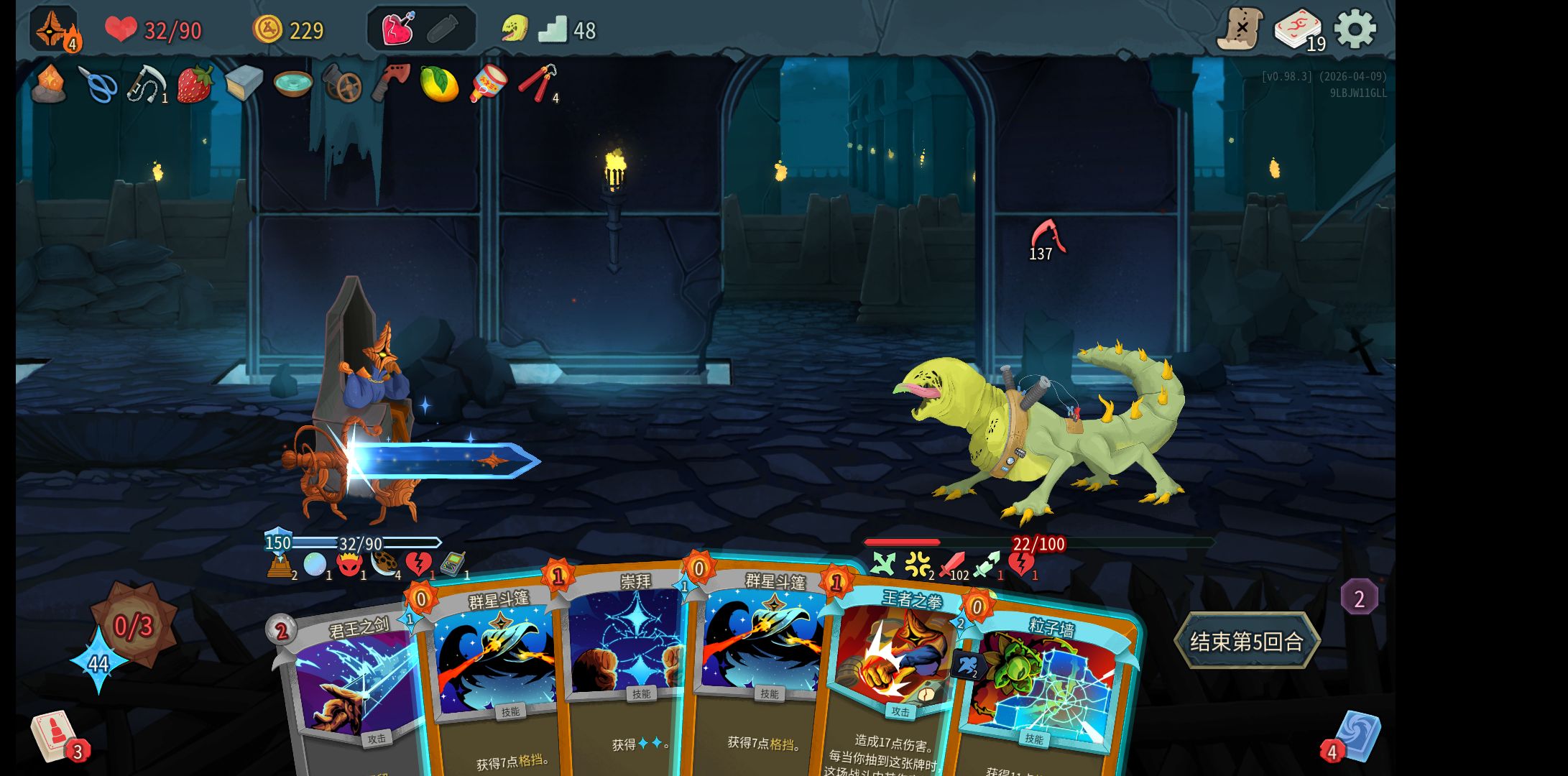This screenshot has height=776, width=1568.
Task: Click the character ascension icon
Action: pyautogui.click(x=54, y=29)
